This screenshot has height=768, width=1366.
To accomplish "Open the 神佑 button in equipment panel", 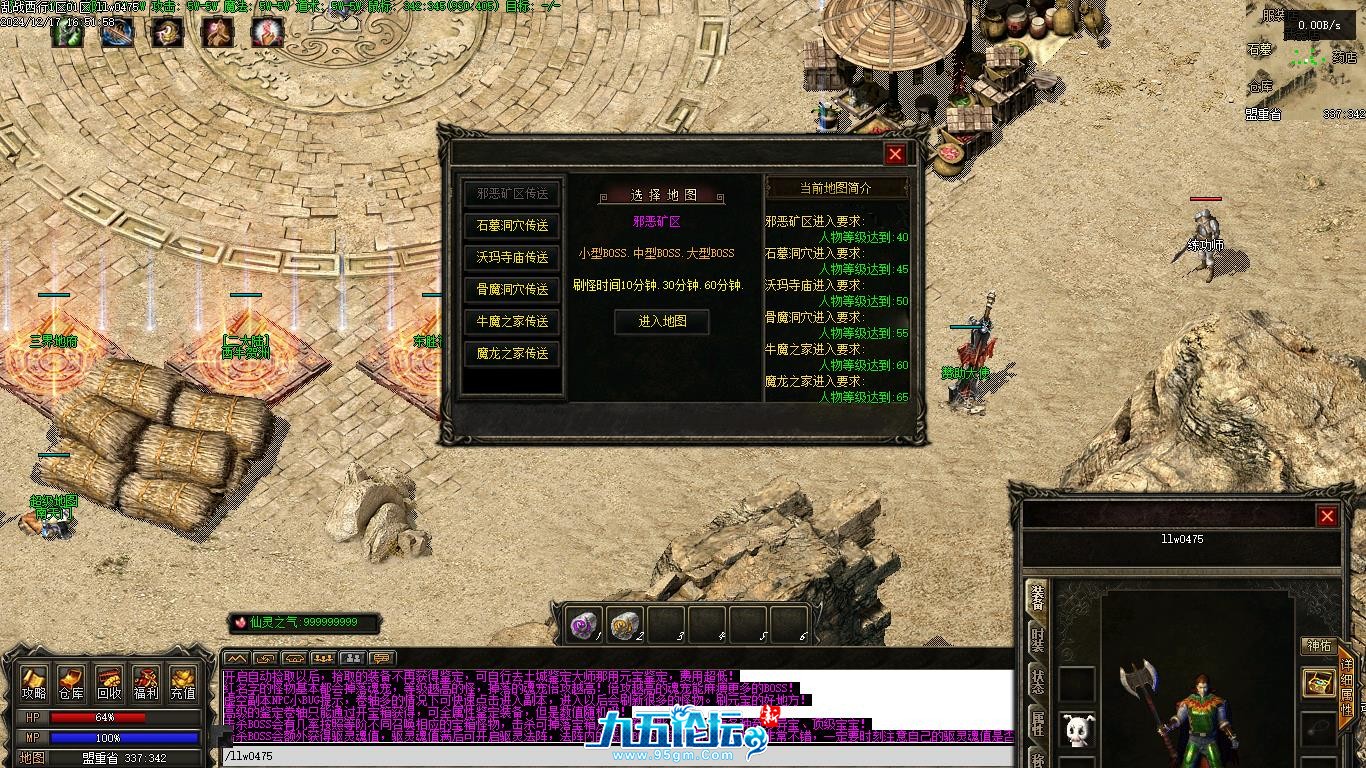I will pyautogui.click(x=1318, y=646).
